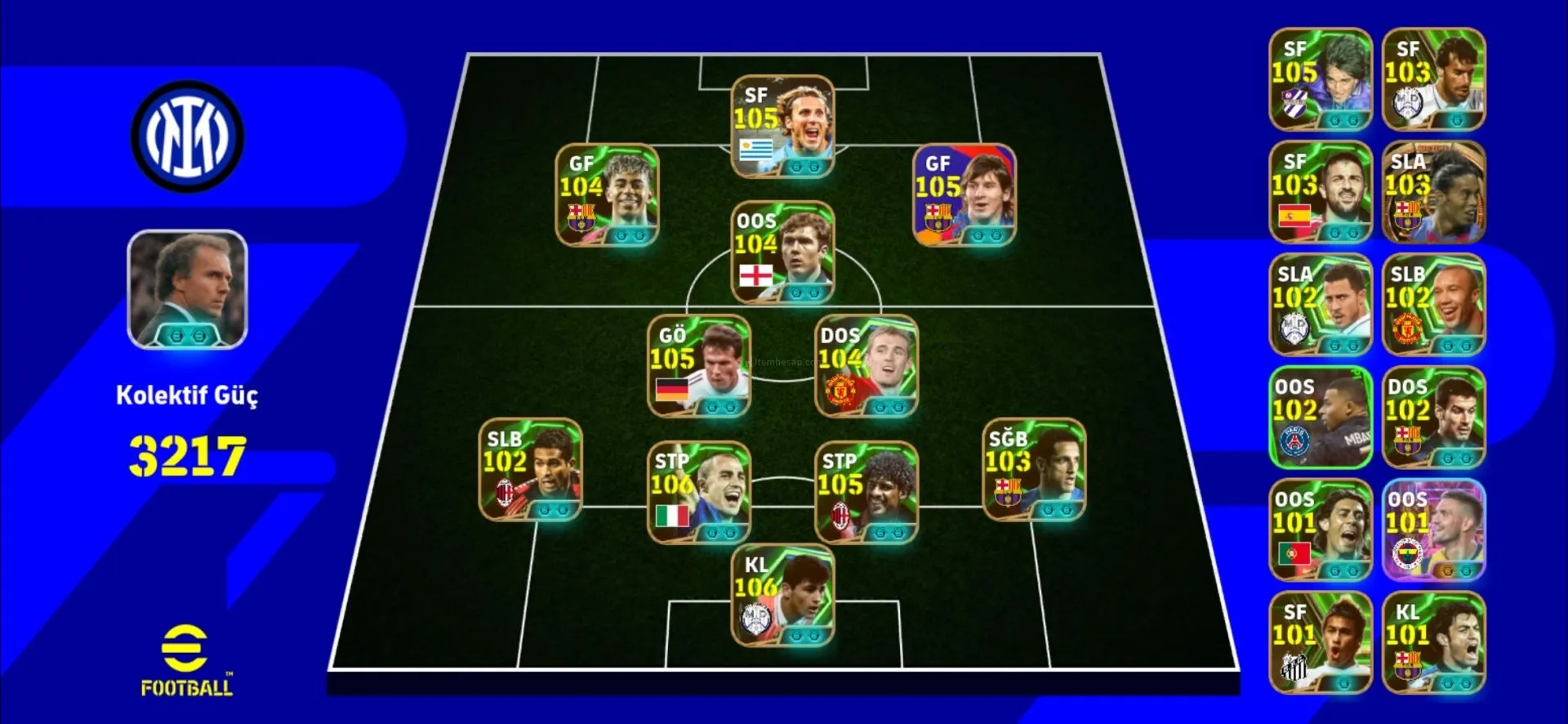
Task: Select the STP 106 defender with Italy flag
Action: [x=698, y=493]
